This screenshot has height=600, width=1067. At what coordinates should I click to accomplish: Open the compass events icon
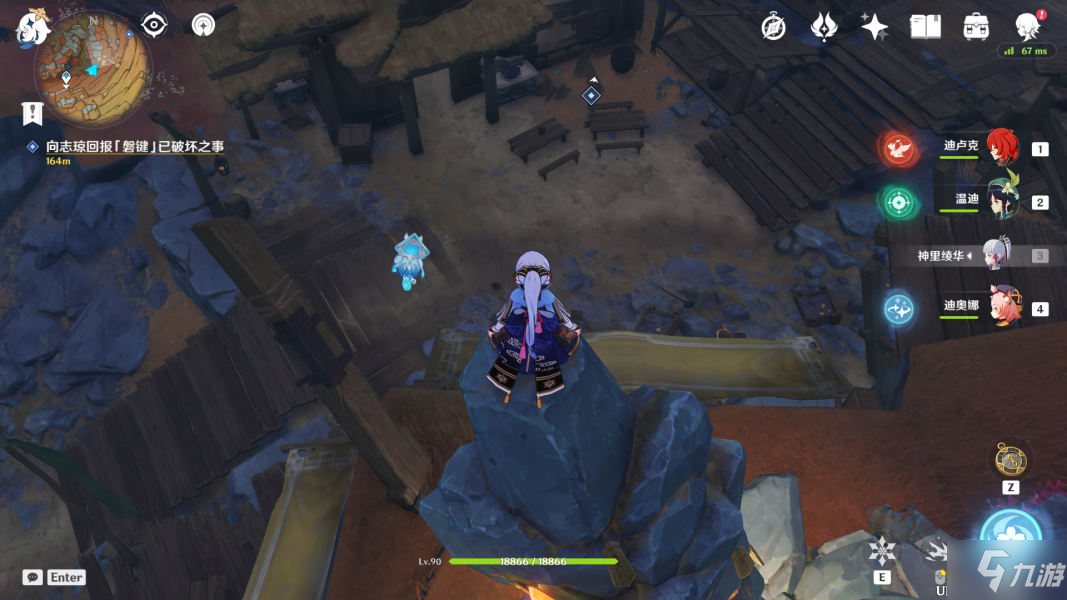[773, 27]
